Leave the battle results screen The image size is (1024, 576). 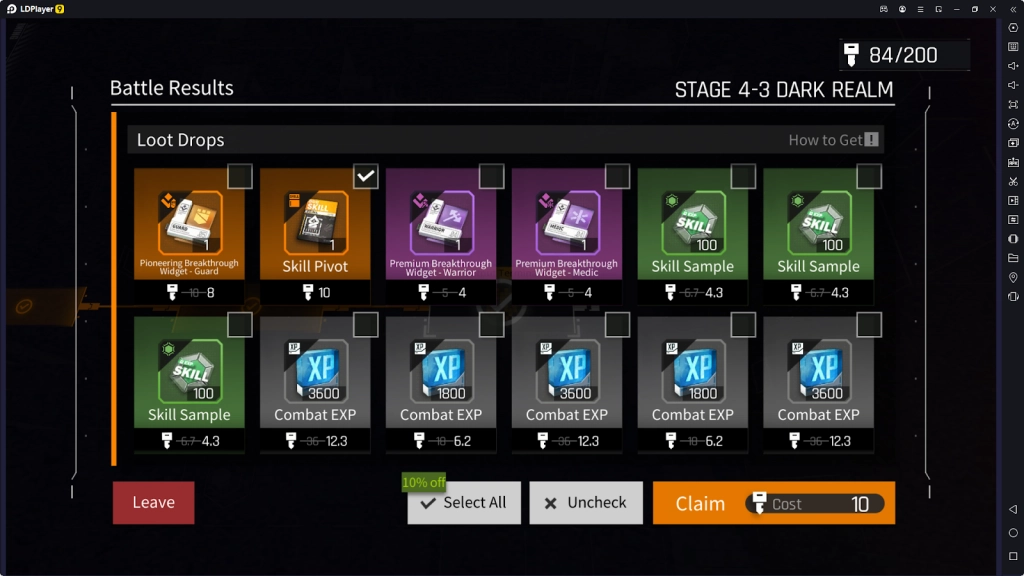point(153,503)
